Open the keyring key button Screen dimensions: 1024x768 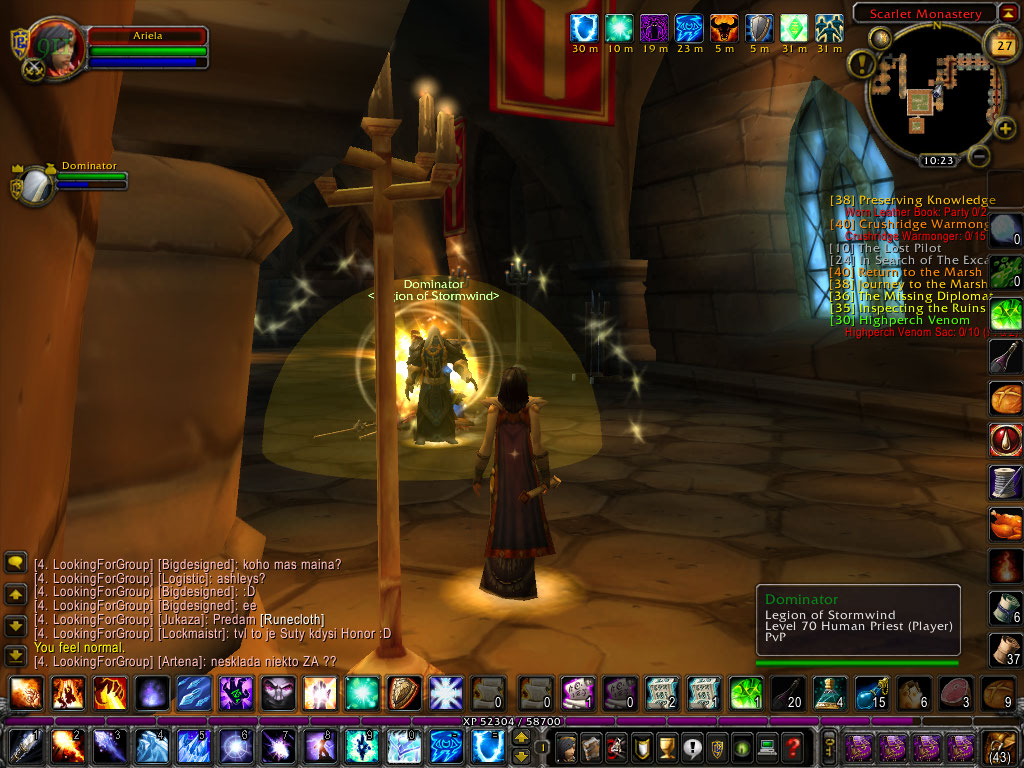click(828, 747)
